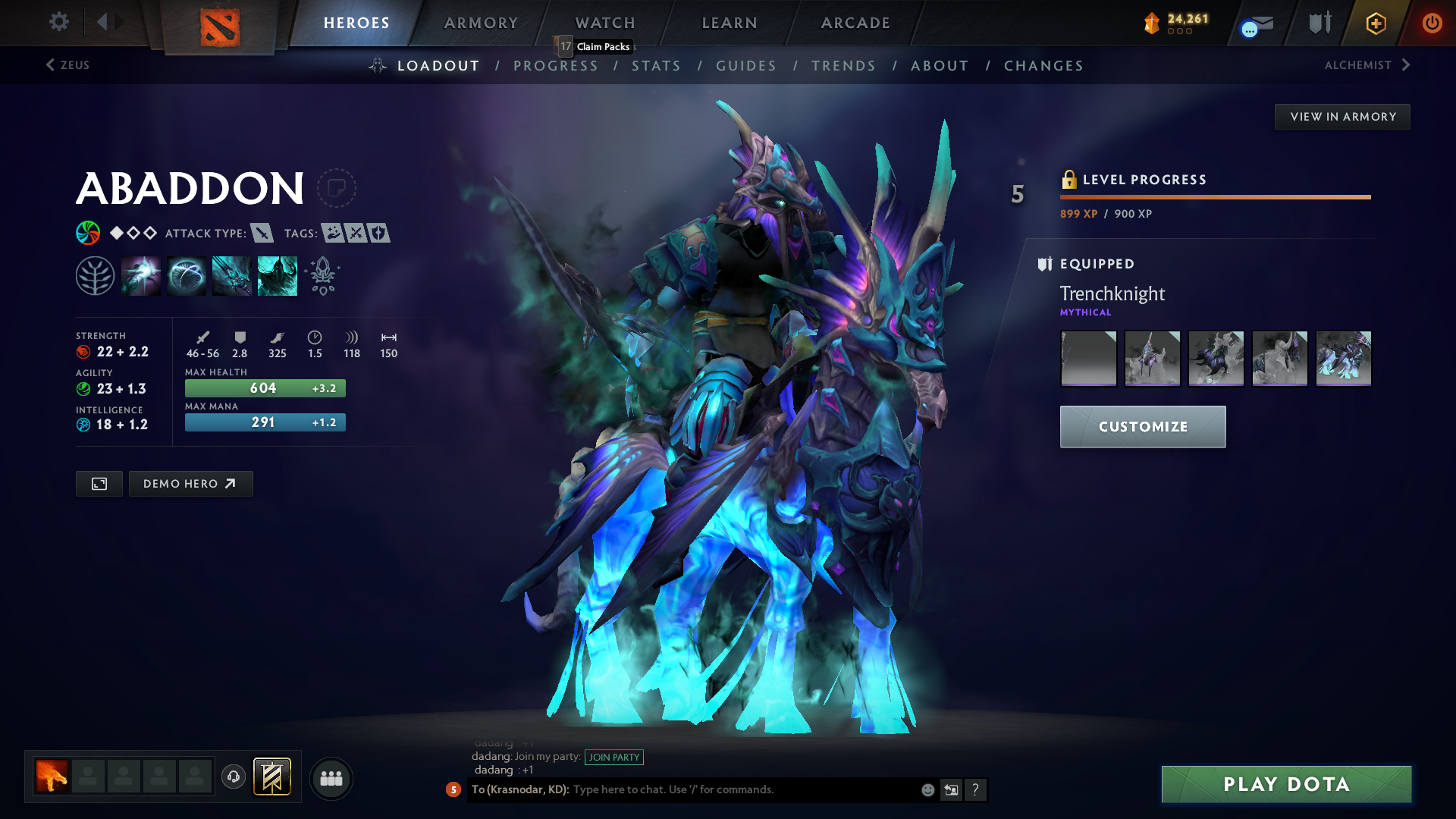Go back to Zeus hero page

pyautogui.click(x=68, y=65)
